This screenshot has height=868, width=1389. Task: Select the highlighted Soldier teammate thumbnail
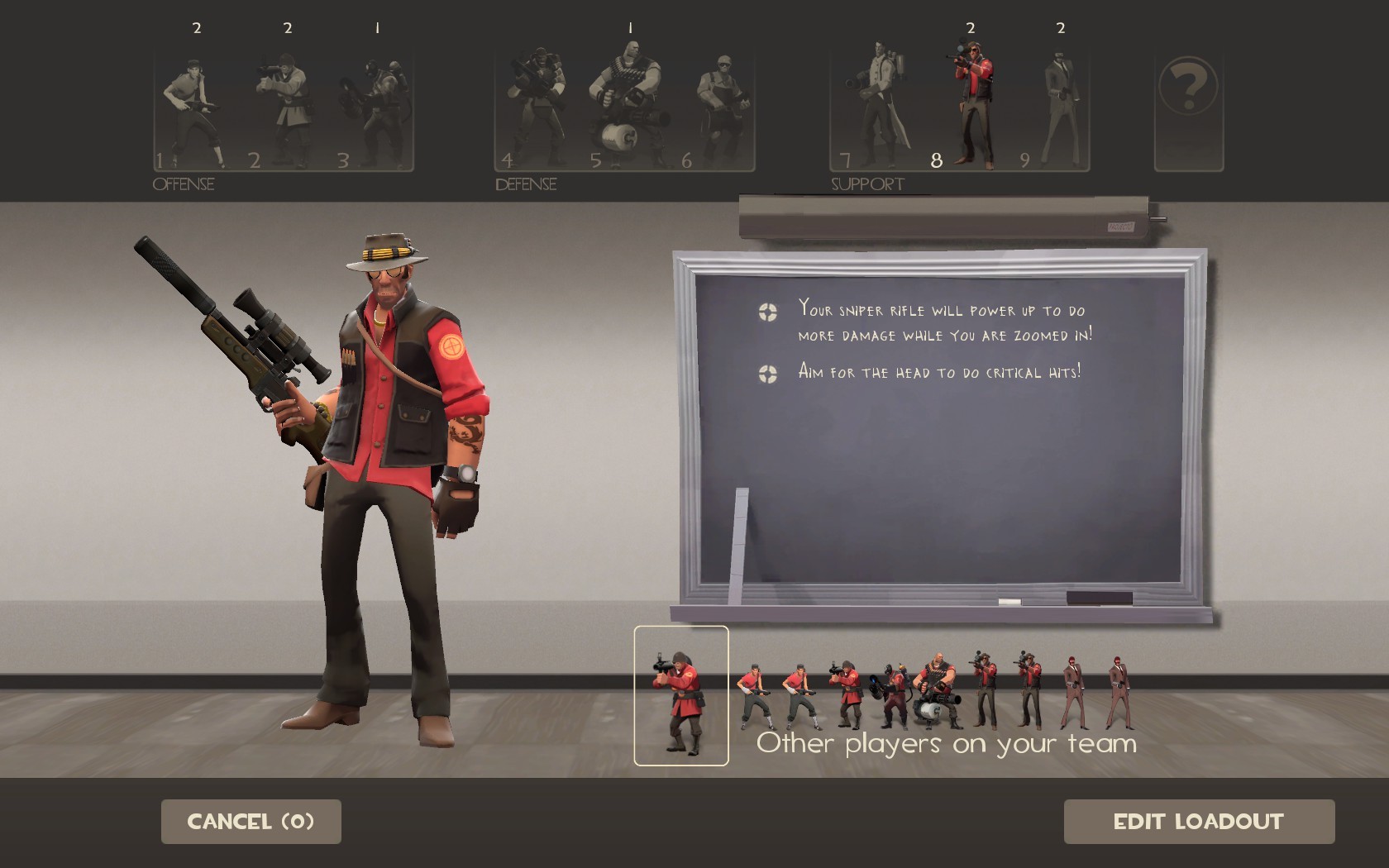pos(681,699)
